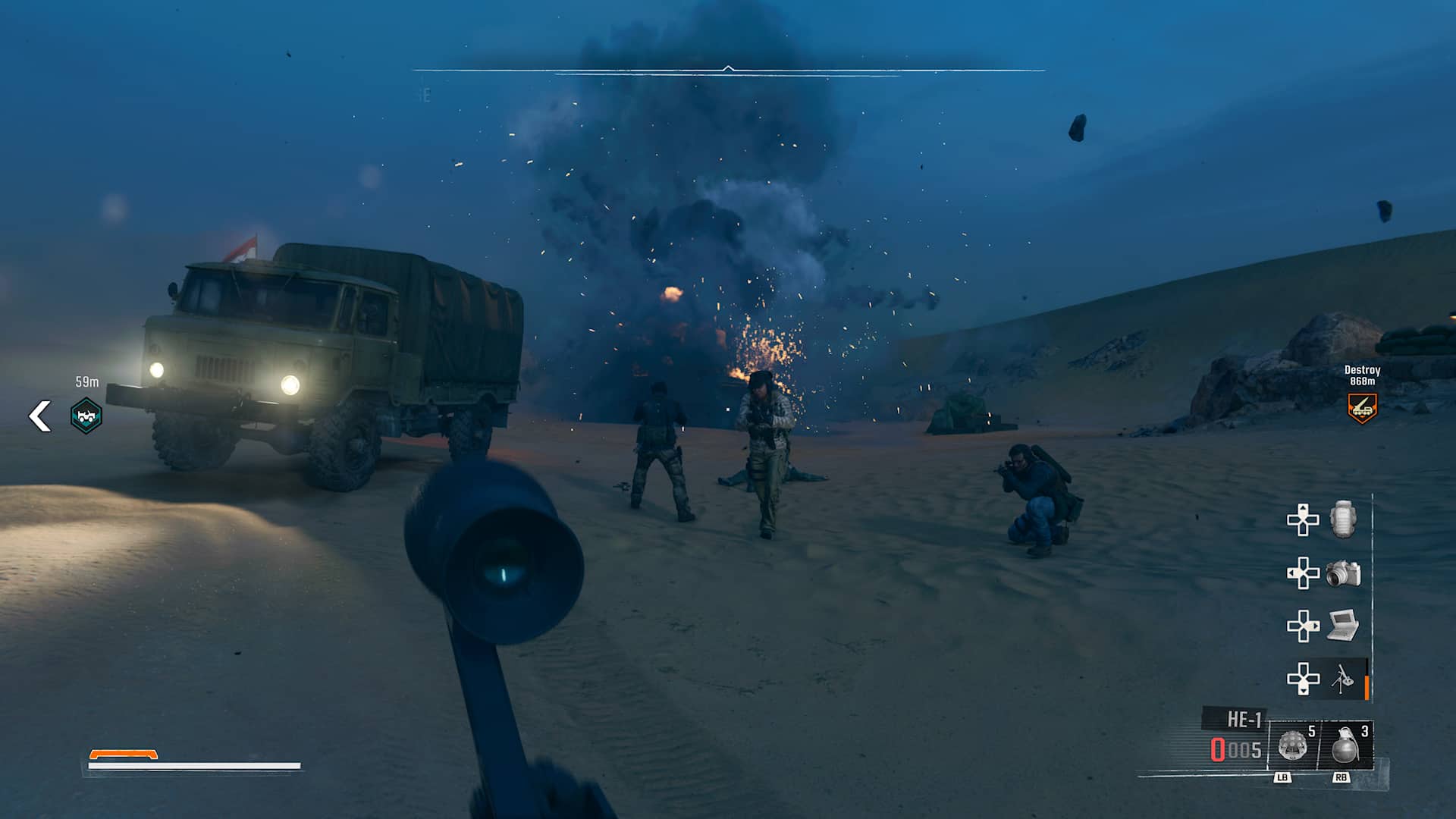Click the teal vehicle waypoint marker
The image size is (1456, 819).
coord(86,416)
